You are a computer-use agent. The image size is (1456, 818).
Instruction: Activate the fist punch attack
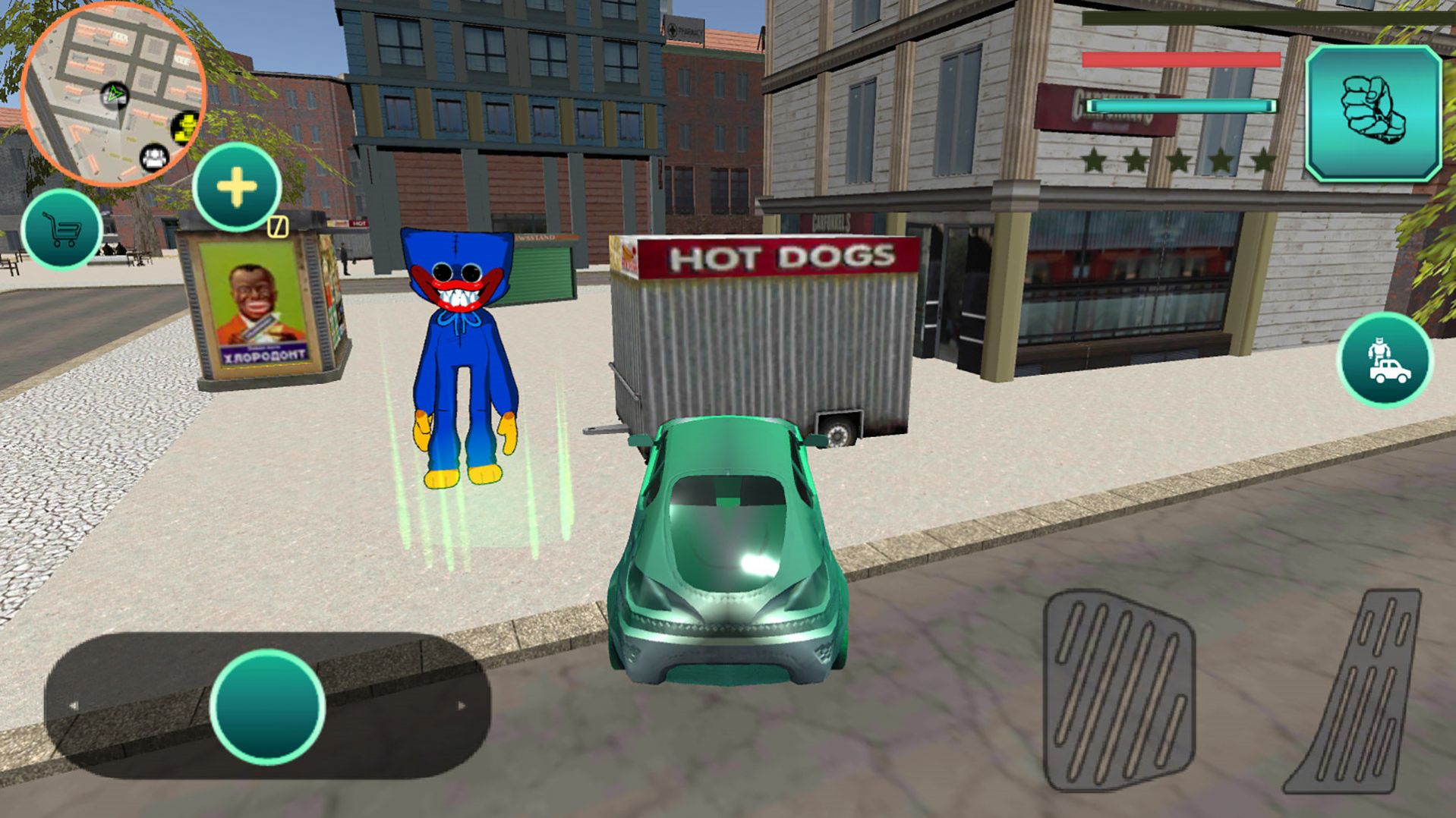pos(1373,114)
